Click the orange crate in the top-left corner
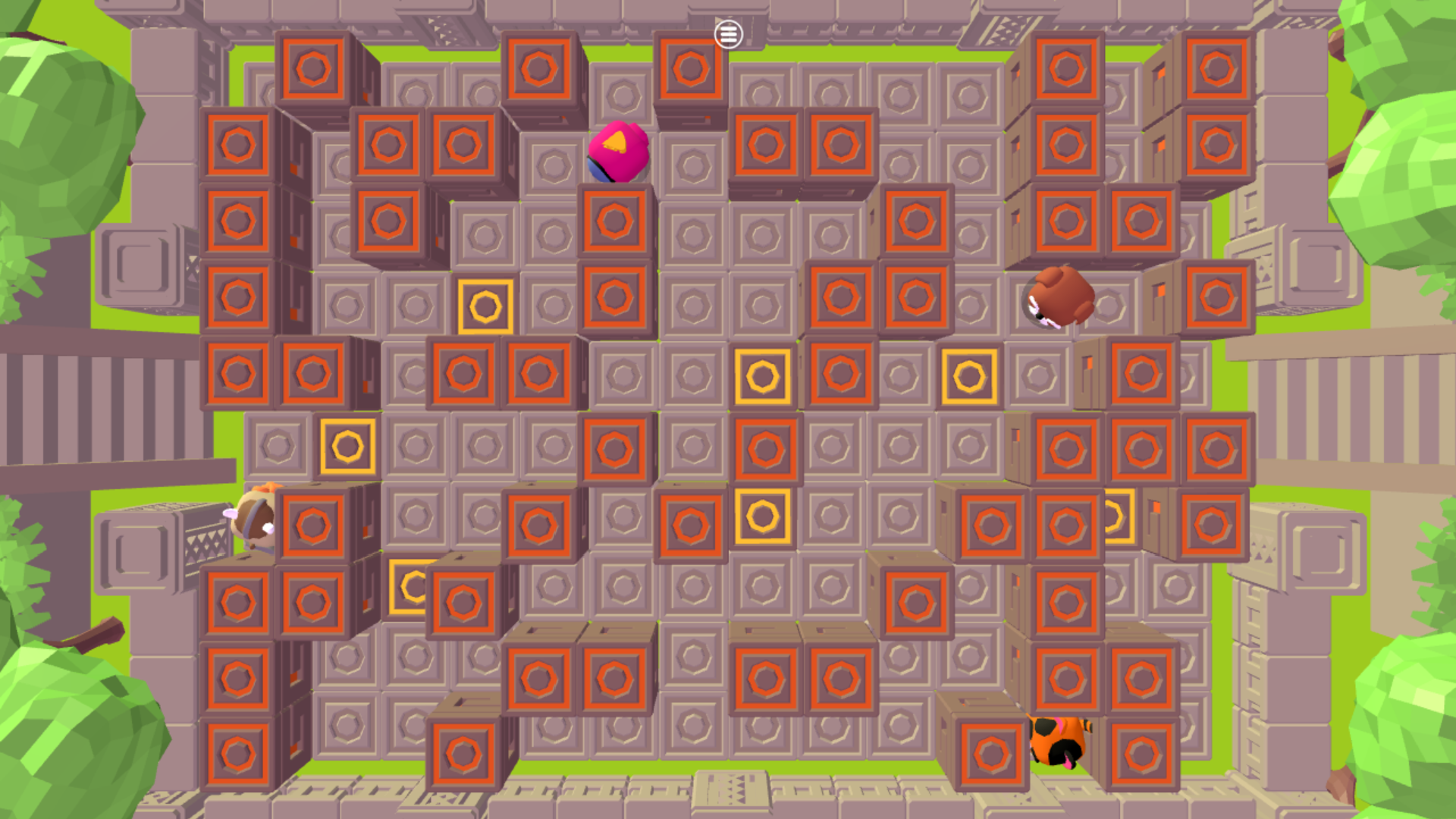The image size is (1456, 819). click(312, 68)
